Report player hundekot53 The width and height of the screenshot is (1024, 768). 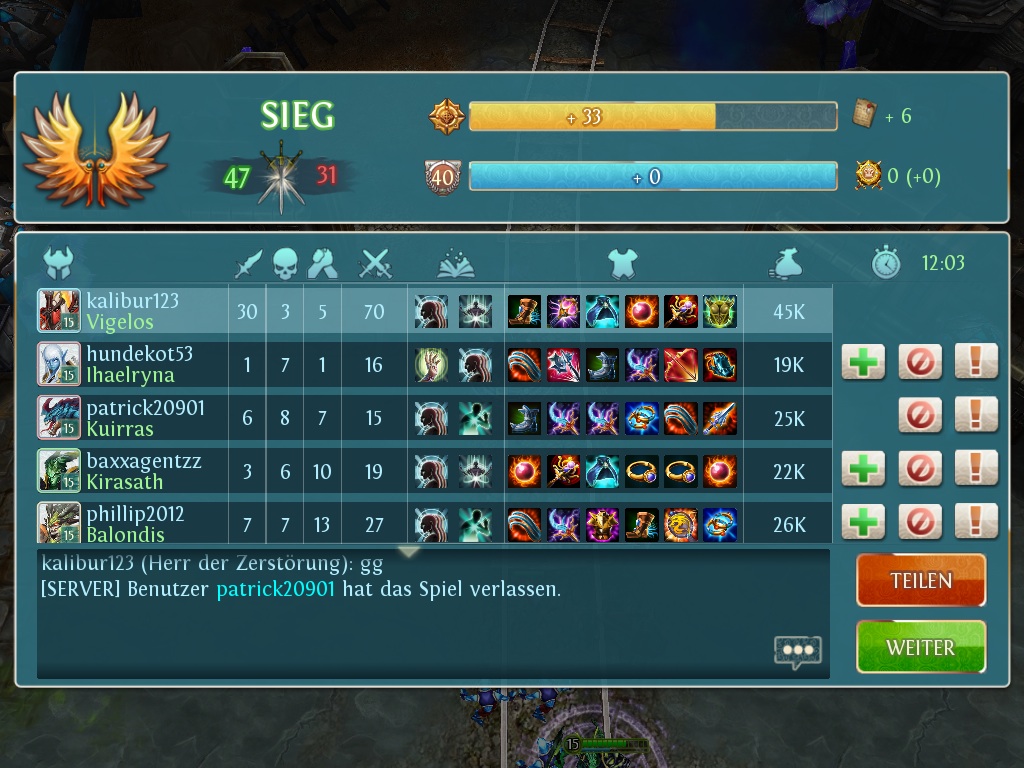pyautogui.click(x=976, y=362)
